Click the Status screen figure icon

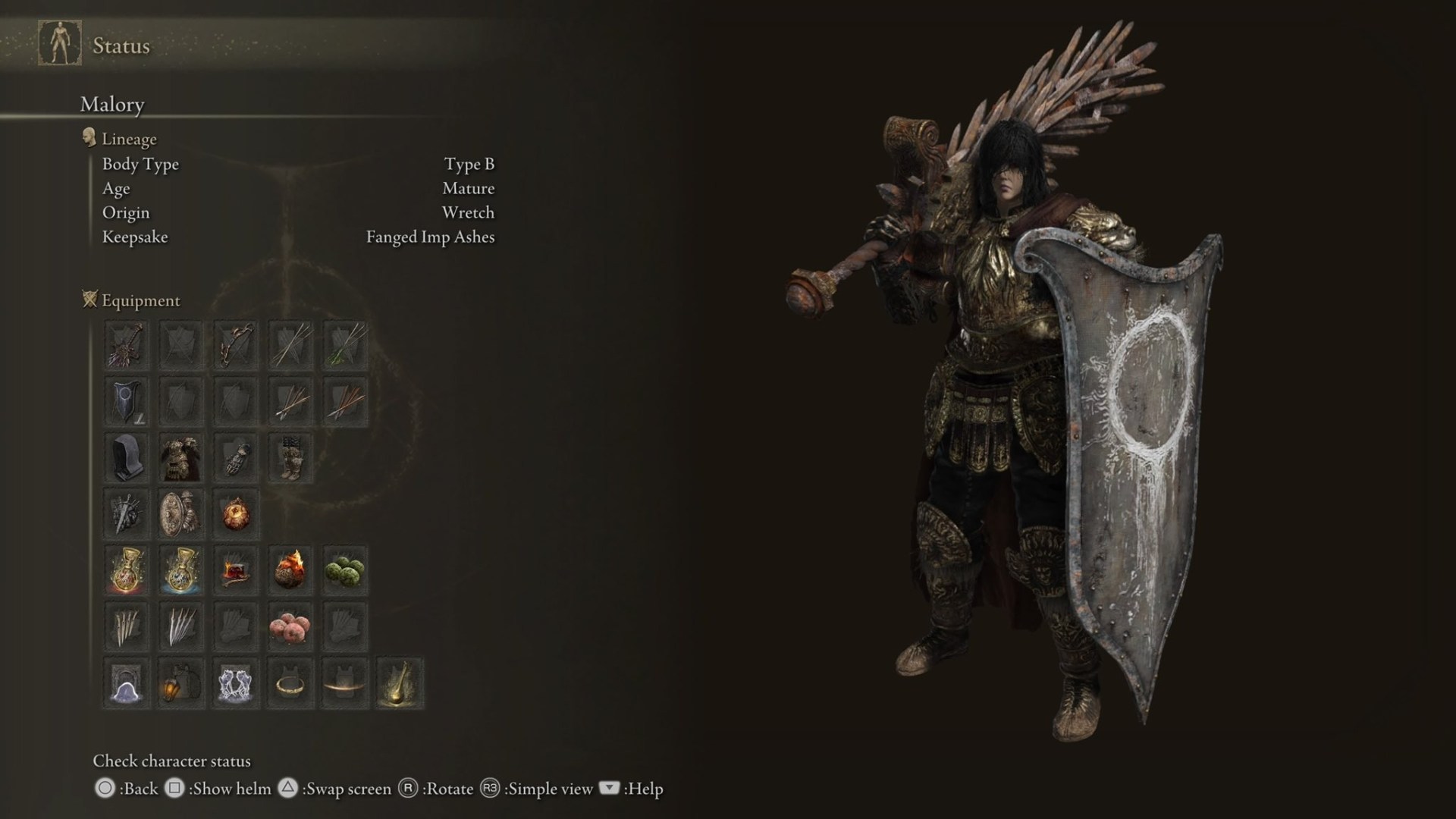(59, 44)
